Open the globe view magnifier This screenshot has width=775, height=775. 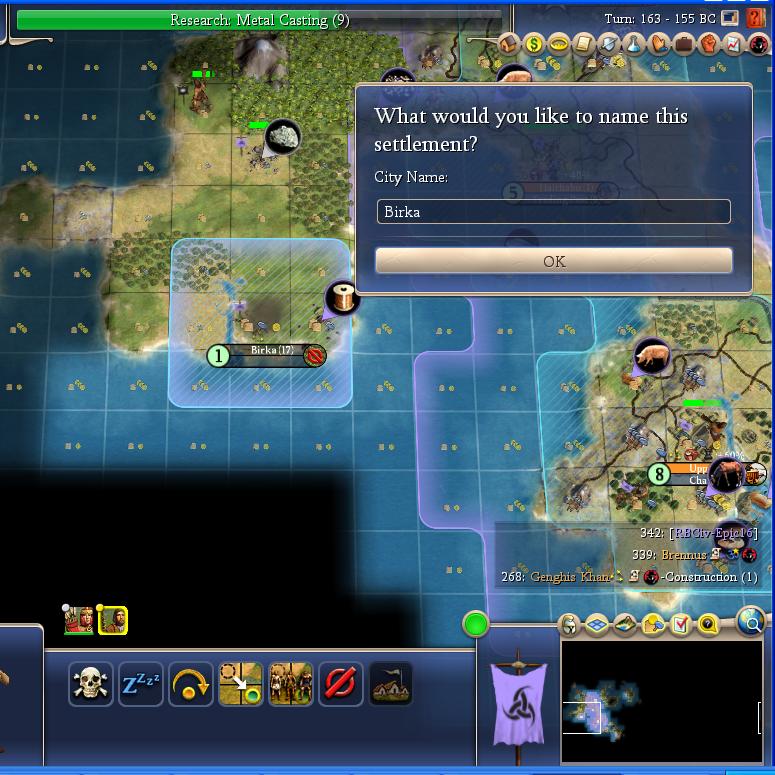tap(751, 622)
